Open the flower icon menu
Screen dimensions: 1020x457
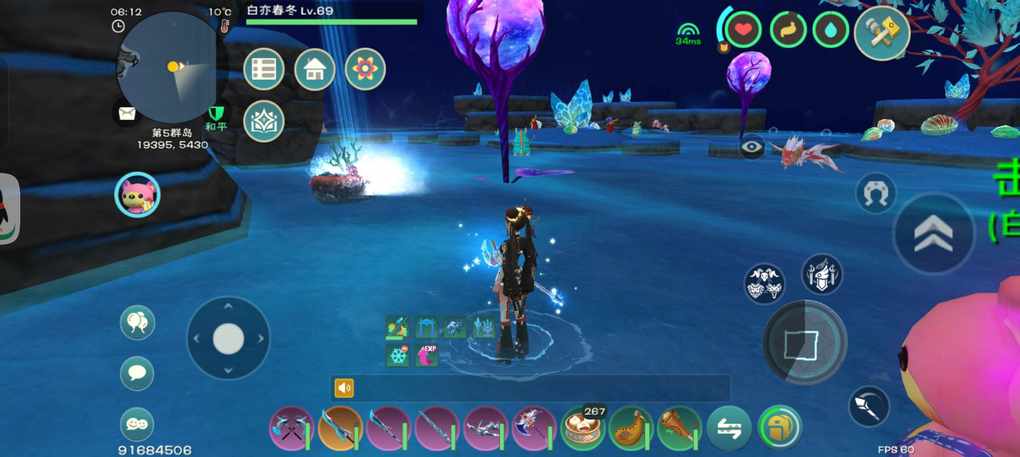click(365, 69)
